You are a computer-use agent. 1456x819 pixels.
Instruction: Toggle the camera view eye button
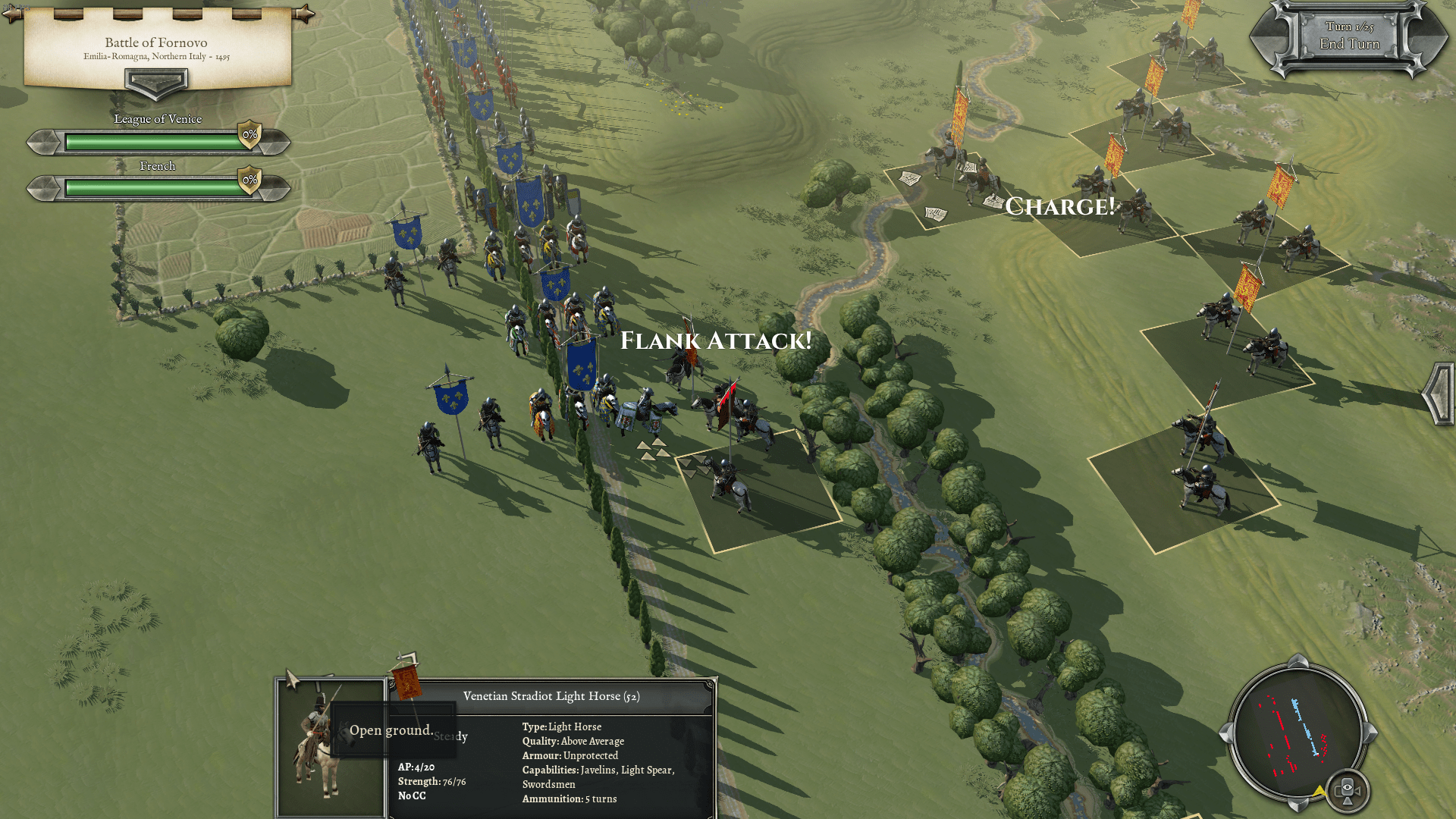(1348, 790)
